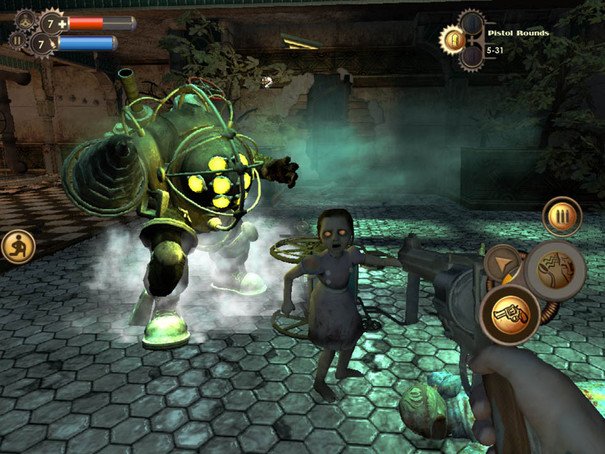This screenshot has width=605, height=454.
Task: Tap the crouch figure button
Action: (17, 245)
